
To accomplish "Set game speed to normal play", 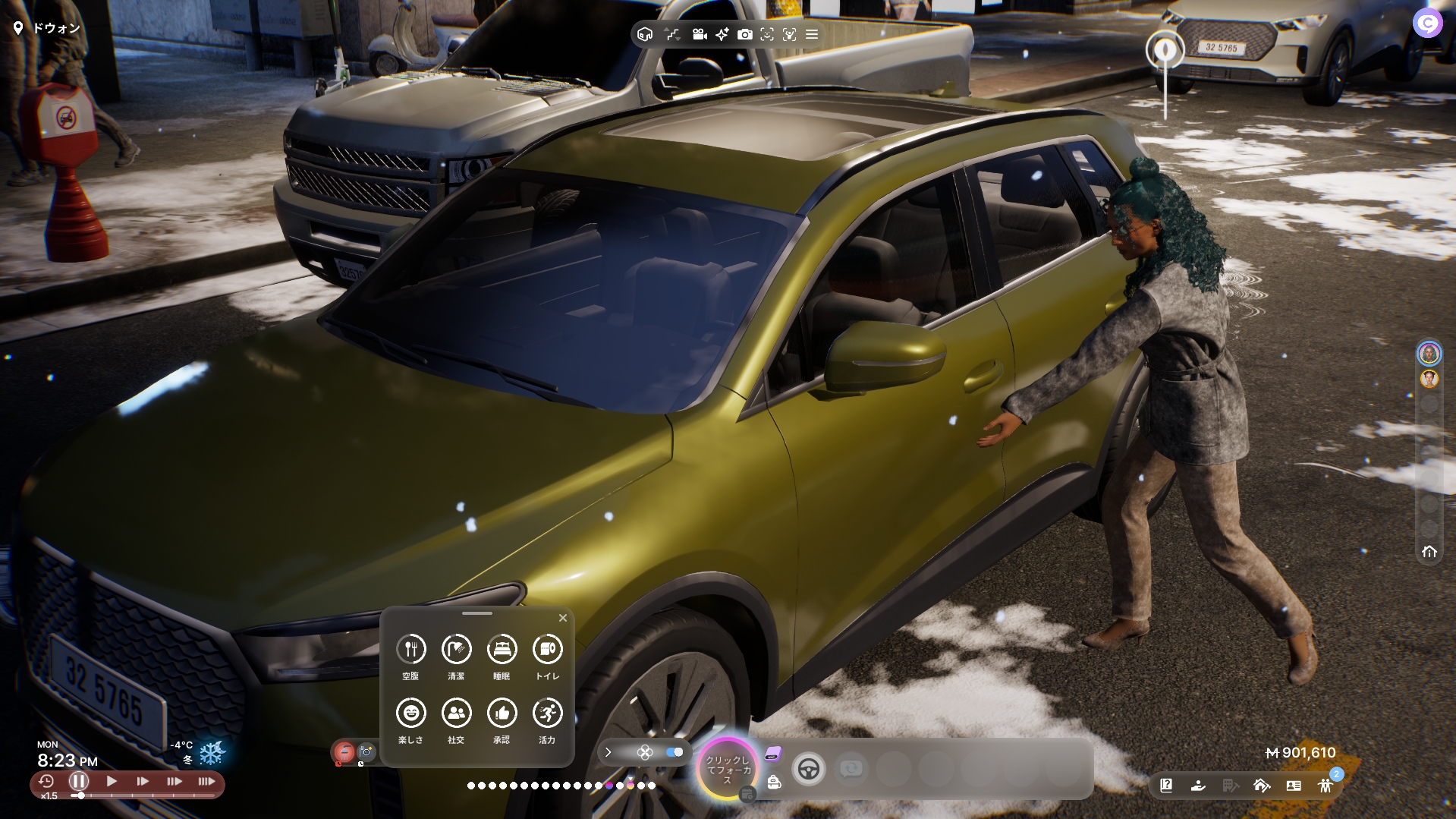I will [x=112, y=781].
